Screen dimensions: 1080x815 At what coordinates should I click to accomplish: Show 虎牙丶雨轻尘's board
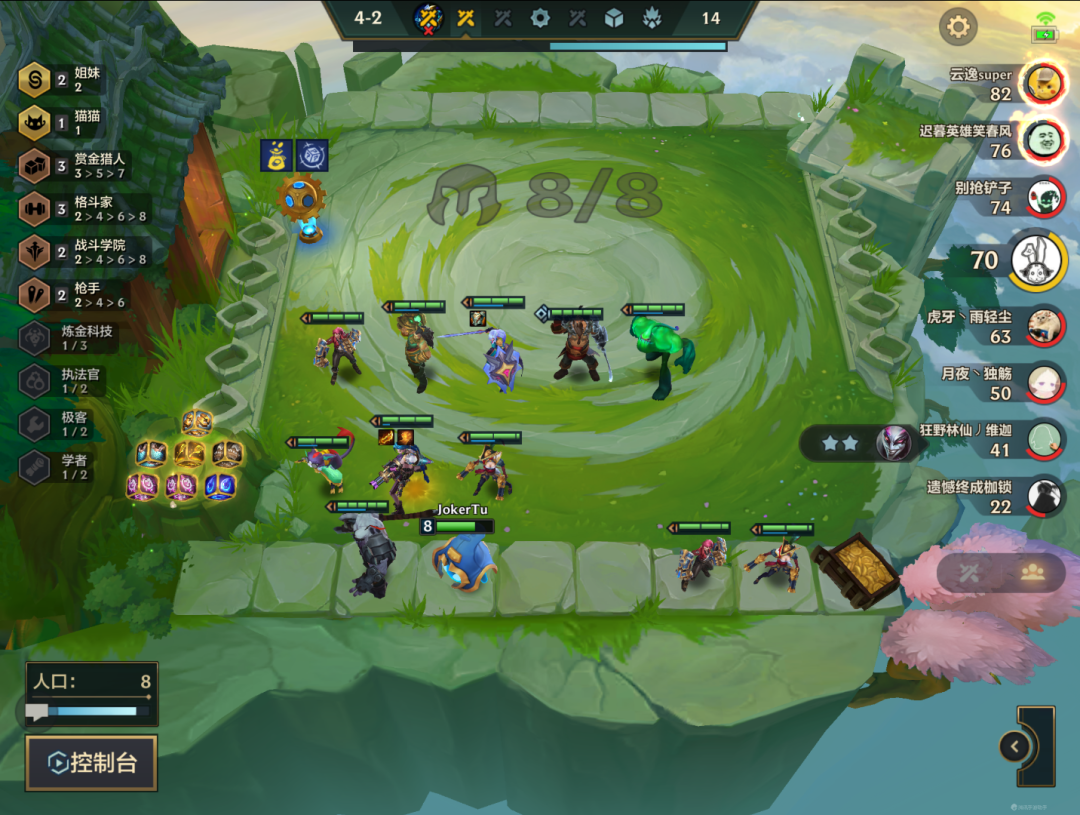click(x=1045, y=326)
